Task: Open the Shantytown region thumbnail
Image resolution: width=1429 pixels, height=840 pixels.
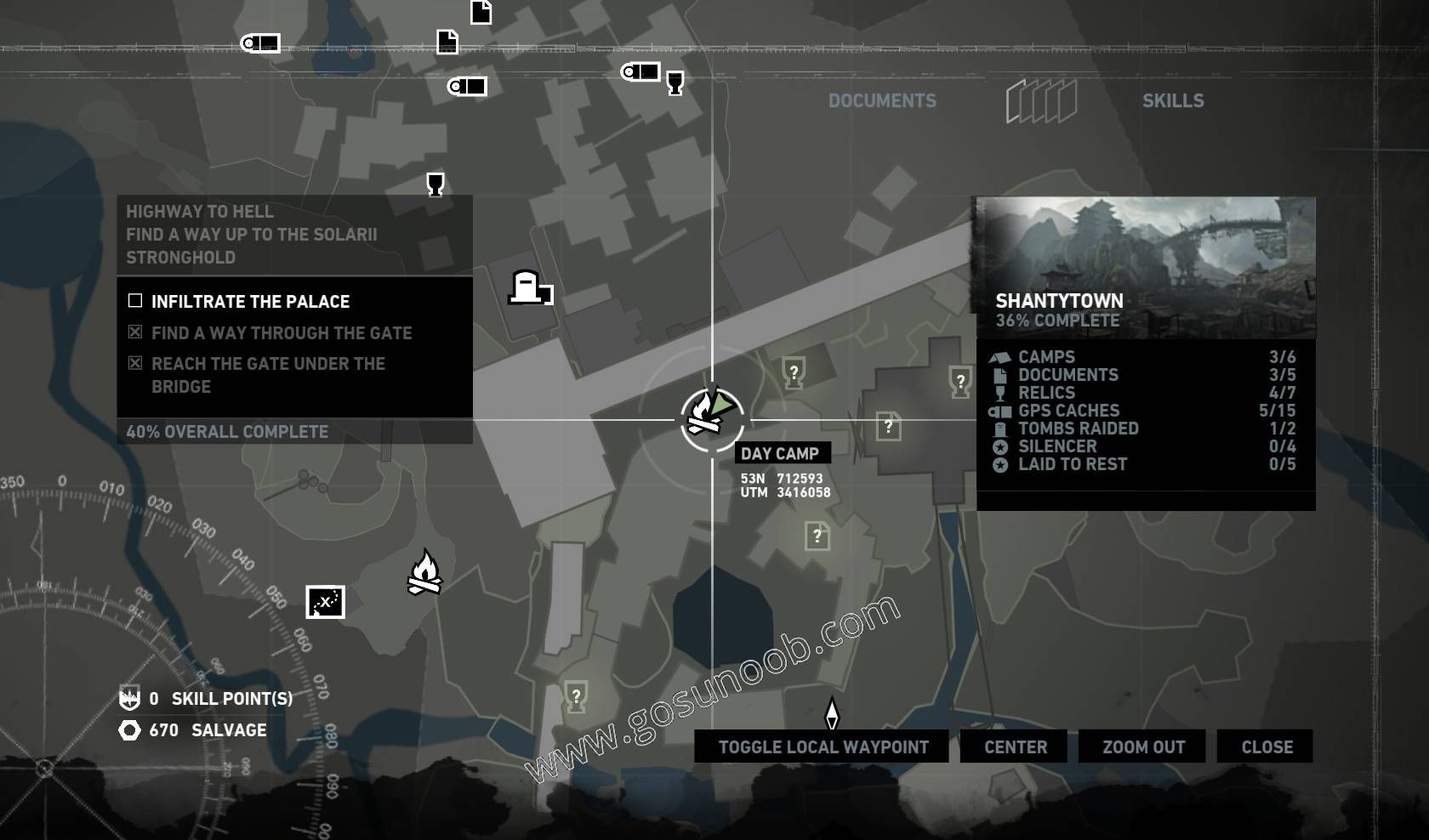Action: click(x=1145, y=267)
